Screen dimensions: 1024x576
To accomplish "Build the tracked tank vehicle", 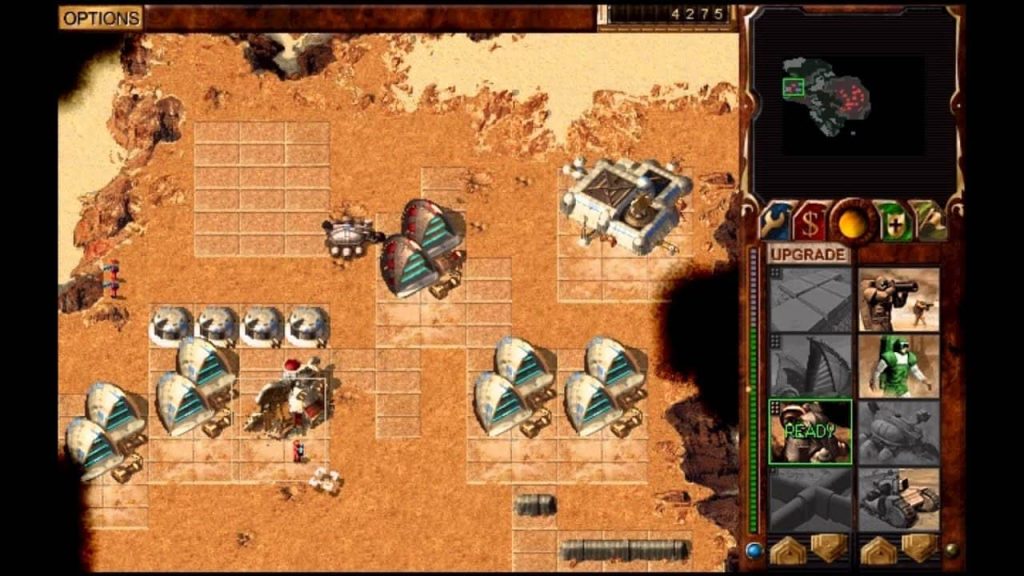I will click(898, 499).
